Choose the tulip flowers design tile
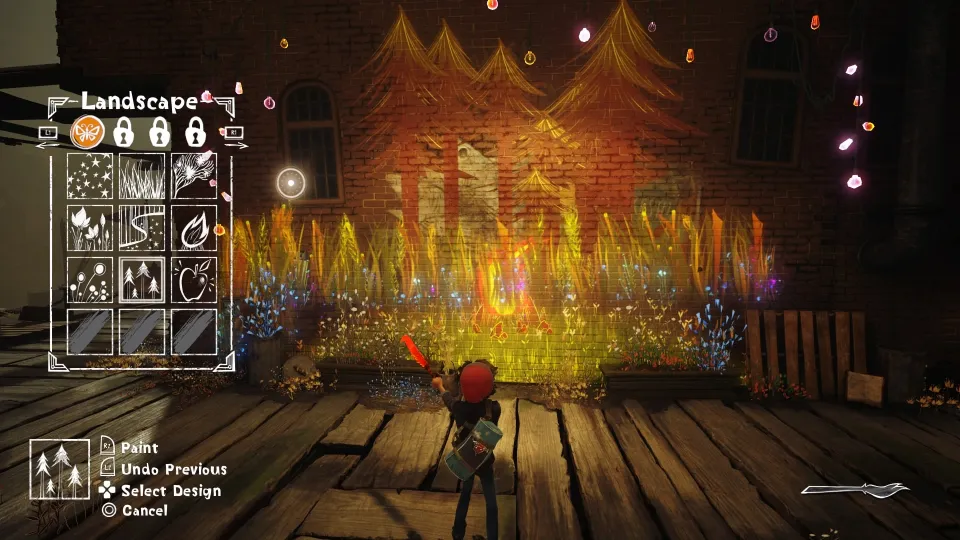Image resolution: width=960 pixels, height=540 pixels. (90, 227)
